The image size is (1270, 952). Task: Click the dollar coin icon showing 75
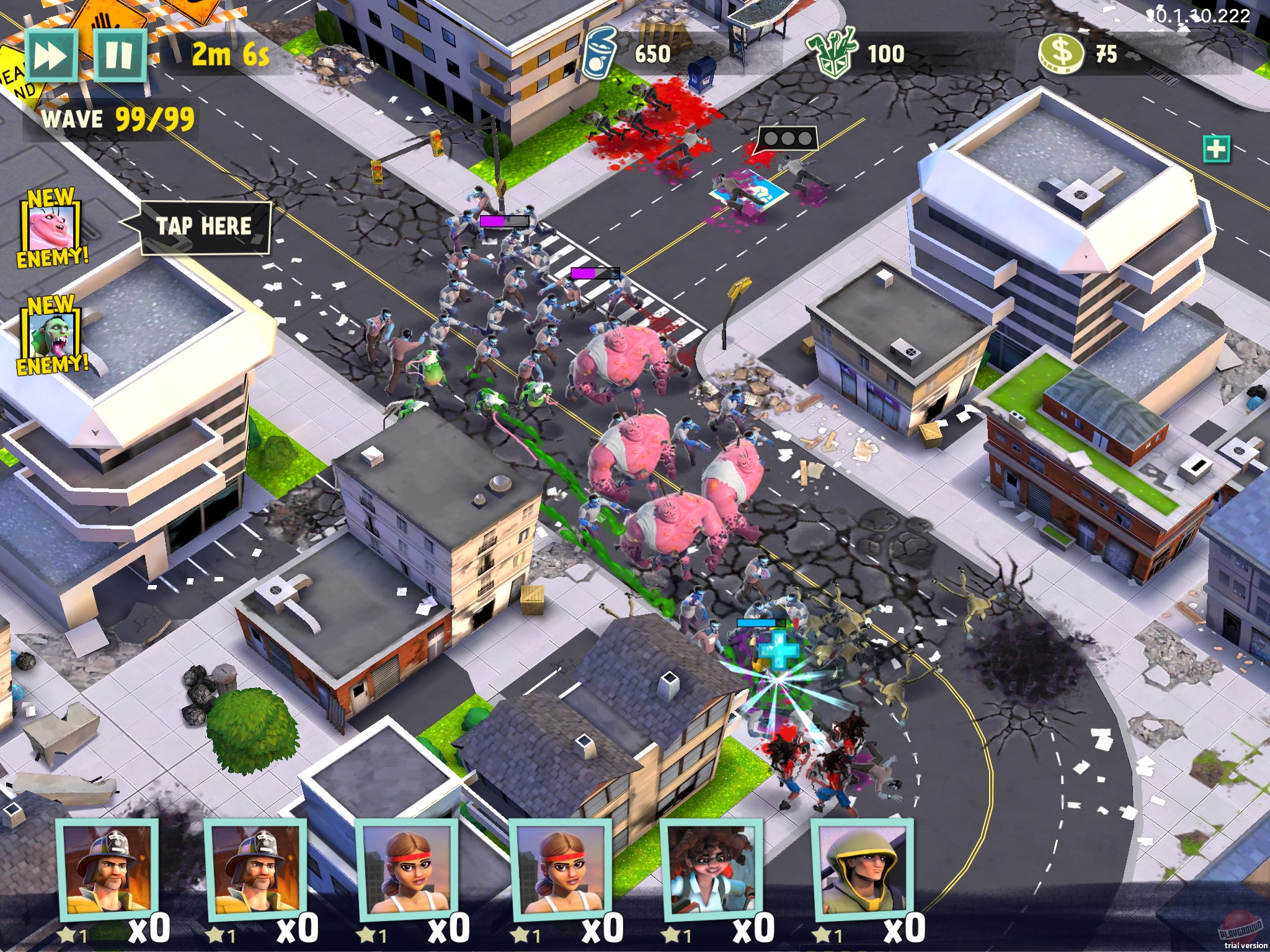[x=1060, y=53]
